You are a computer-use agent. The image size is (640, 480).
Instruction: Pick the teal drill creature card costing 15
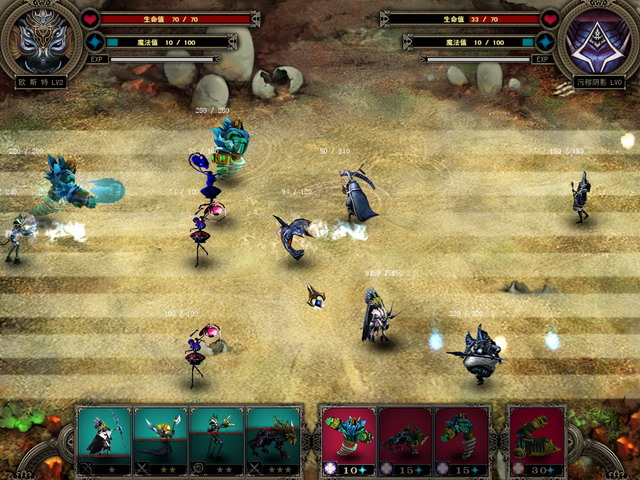click(x=461, y=438)
